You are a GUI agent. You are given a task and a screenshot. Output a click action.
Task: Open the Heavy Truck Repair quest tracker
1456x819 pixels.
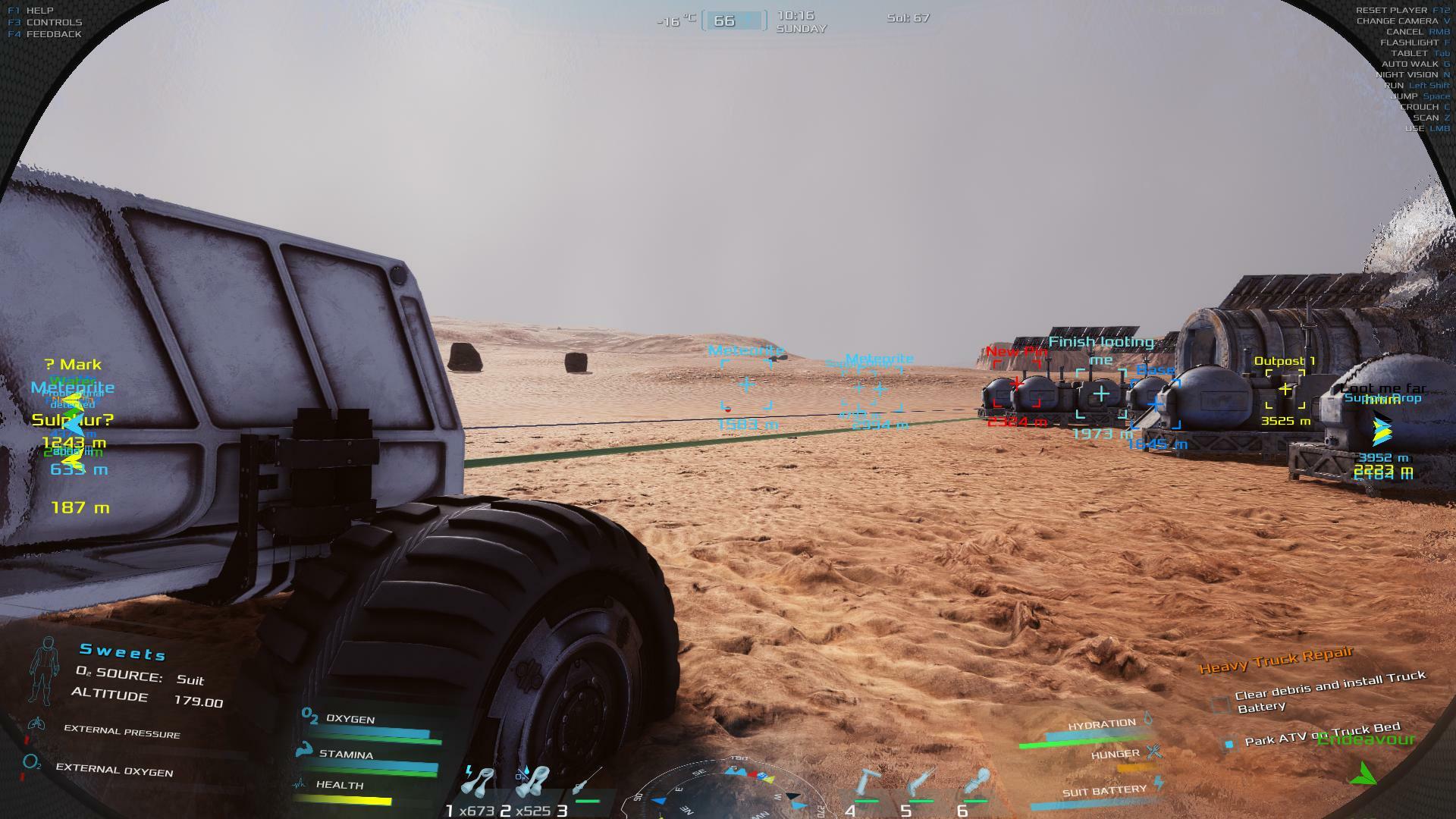click(x=1276, y=660)
